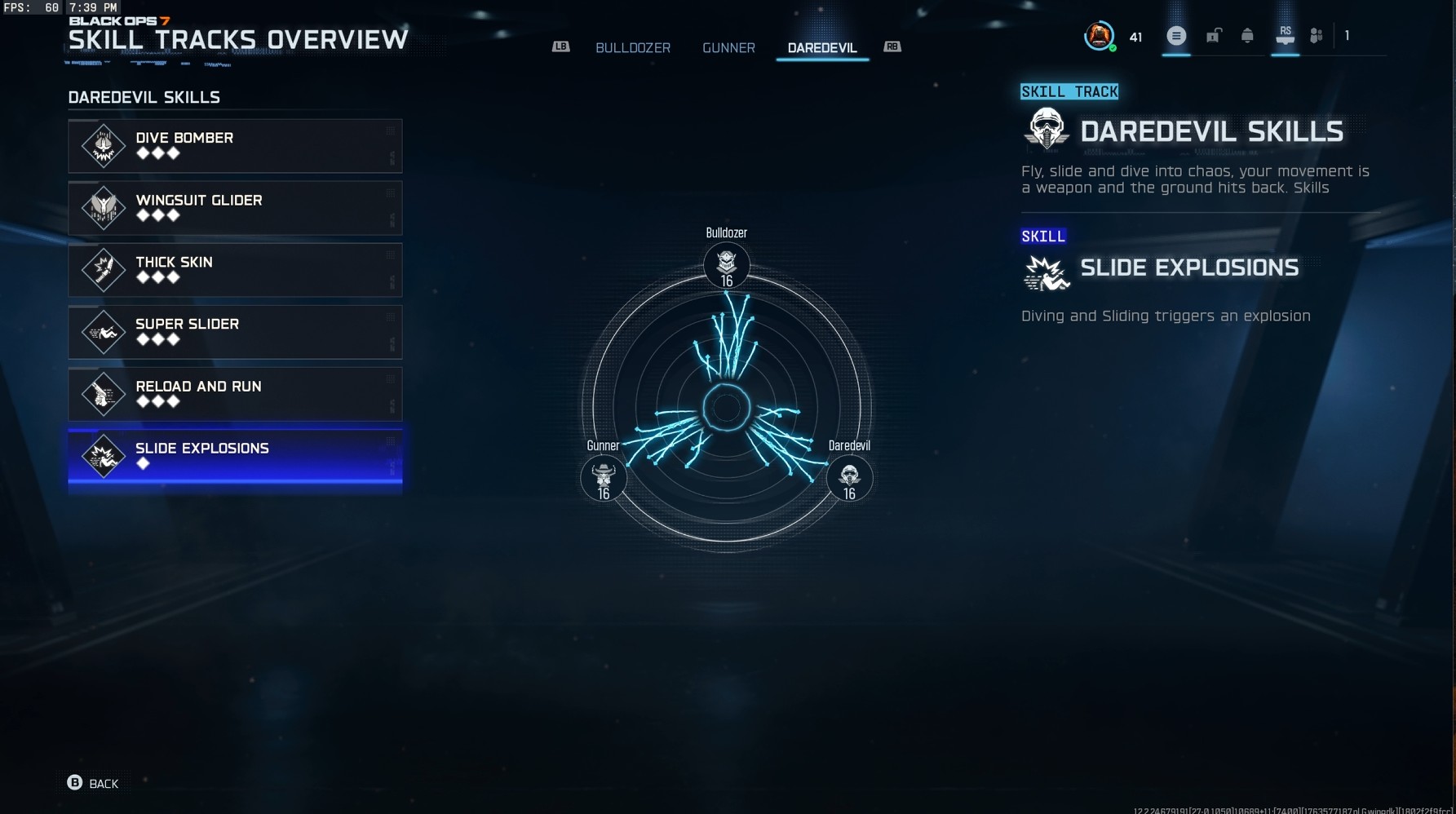The width and height of the screenshot is (1456, 814).
Task: Select the Slide Explosions skill entry
Action: [235, 459]
